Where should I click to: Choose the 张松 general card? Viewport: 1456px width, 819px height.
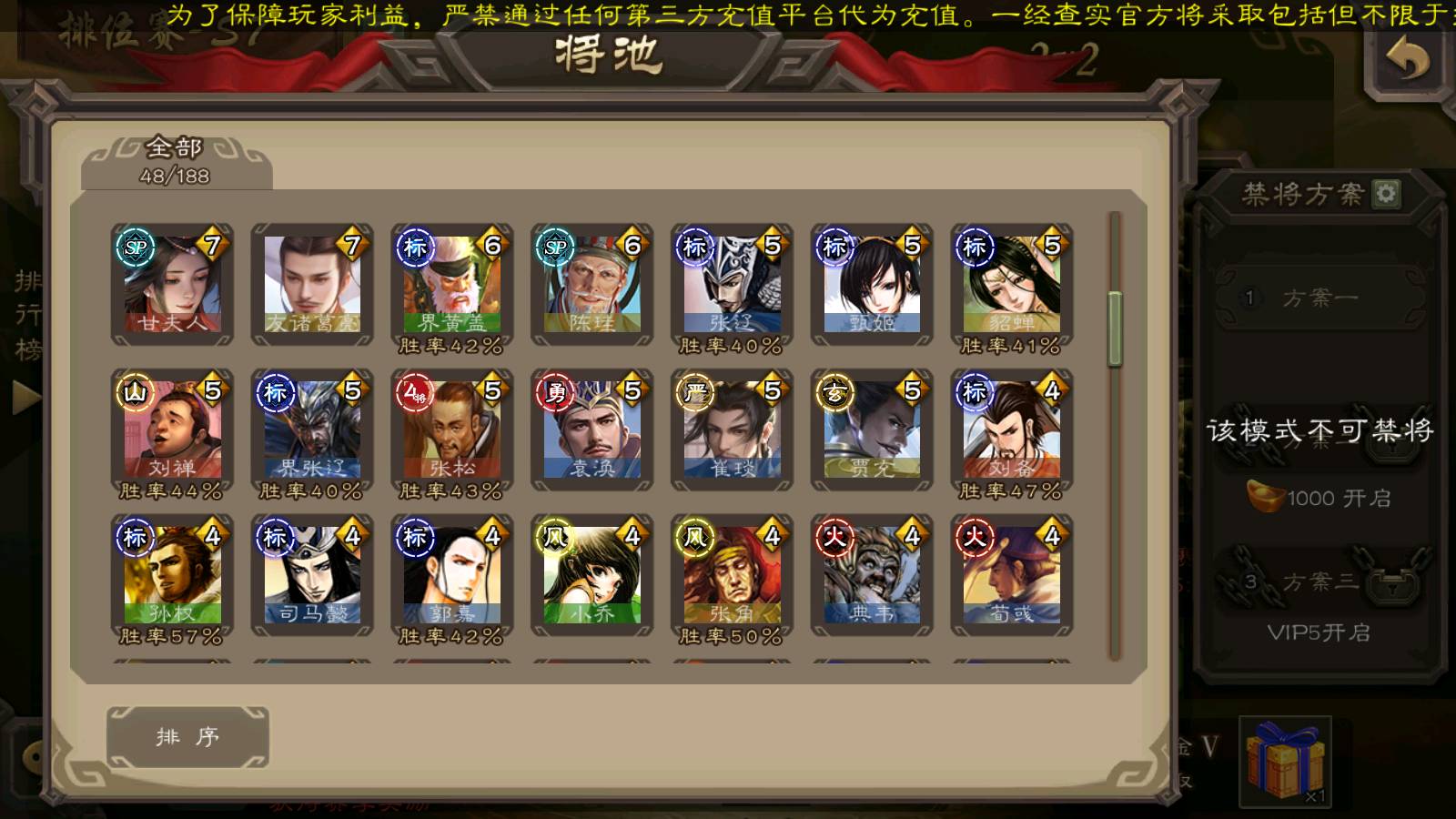pyautogui.click(x=452, y=430)
